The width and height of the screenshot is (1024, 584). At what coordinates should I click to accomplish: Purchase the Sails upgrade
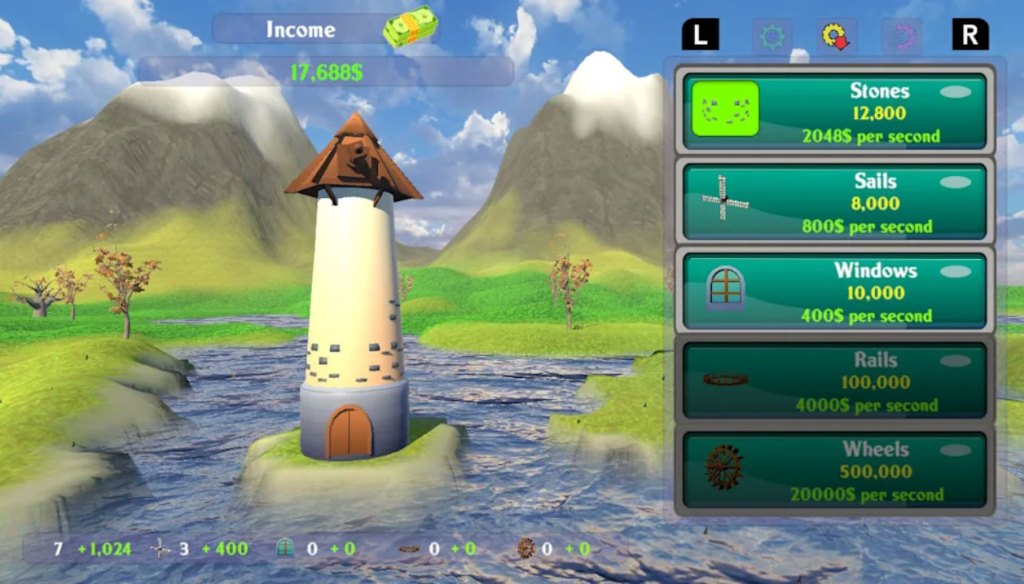tap(834, 201)
